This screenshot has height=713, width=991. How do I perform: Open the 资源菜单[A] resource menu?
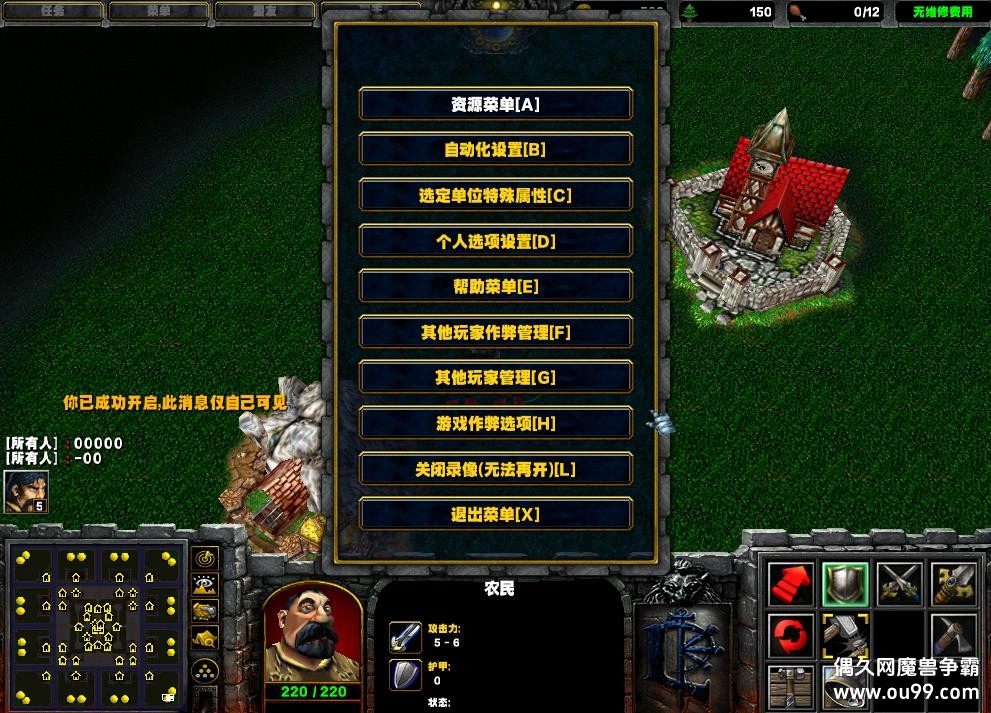click(495, 104)
